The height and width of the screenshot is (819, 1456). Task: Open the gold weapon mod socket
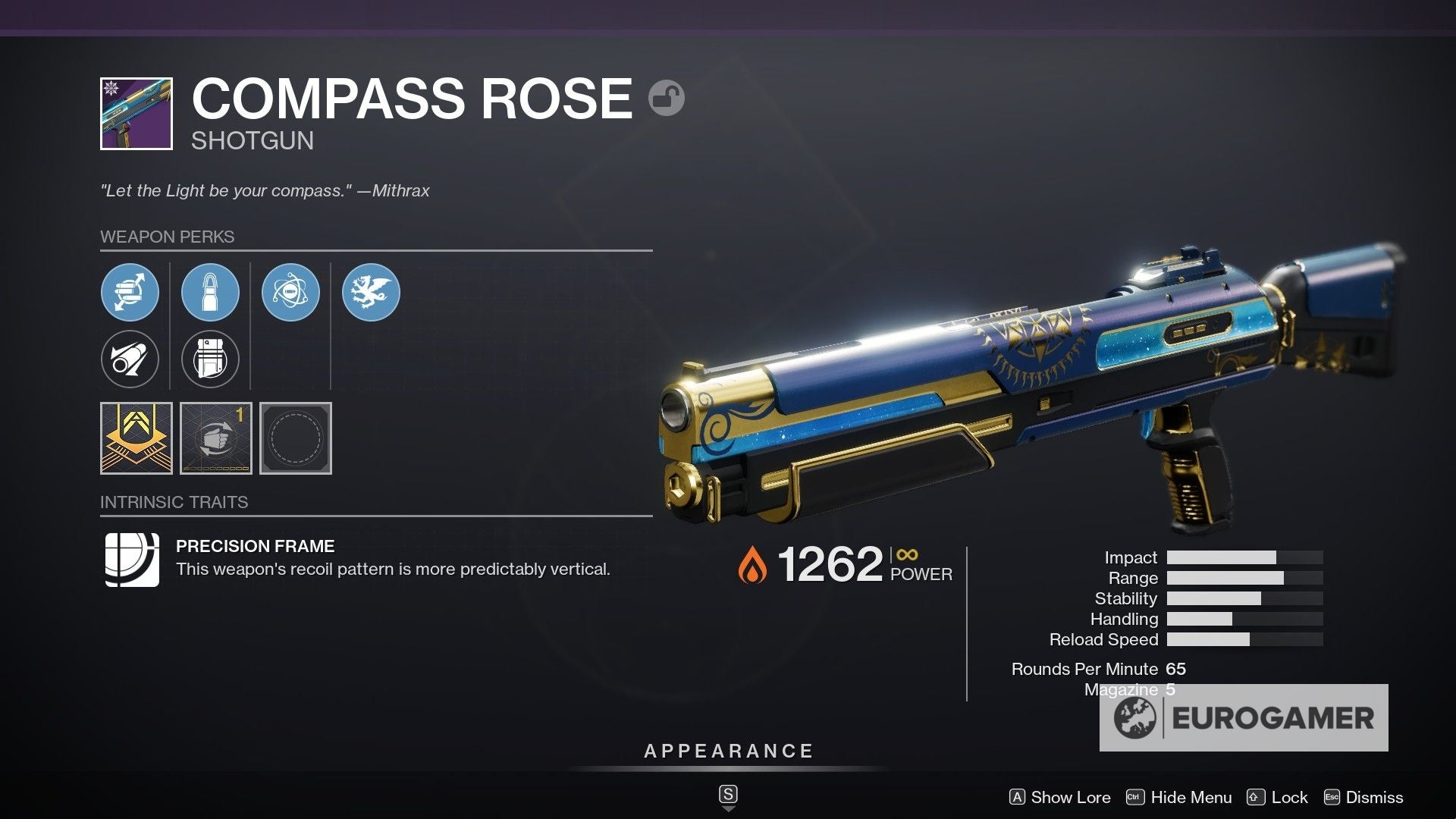(136, 438)
